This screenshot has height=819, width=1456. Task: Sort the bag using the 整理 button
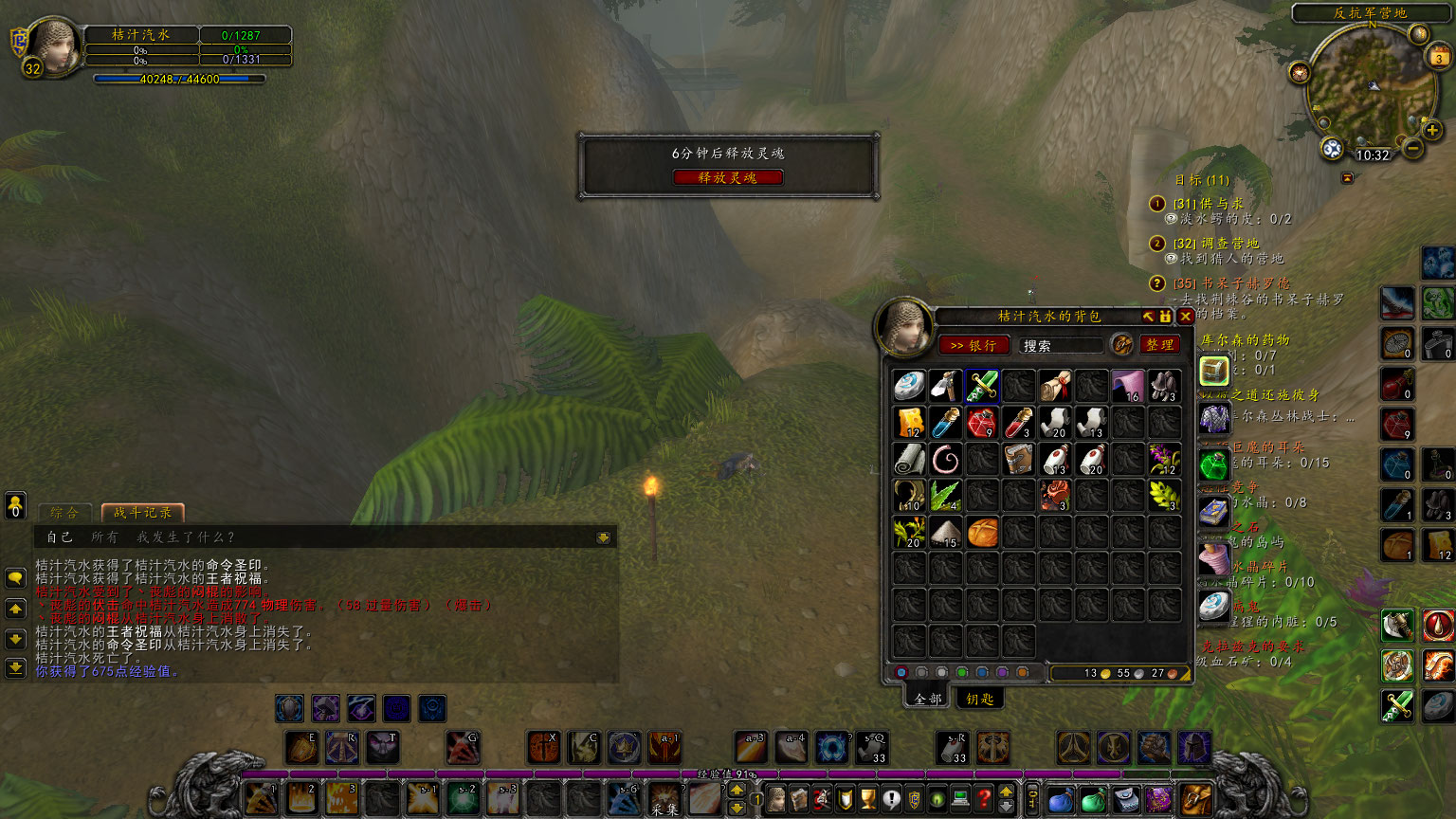pyautogui.click(x=1159, y=345)
